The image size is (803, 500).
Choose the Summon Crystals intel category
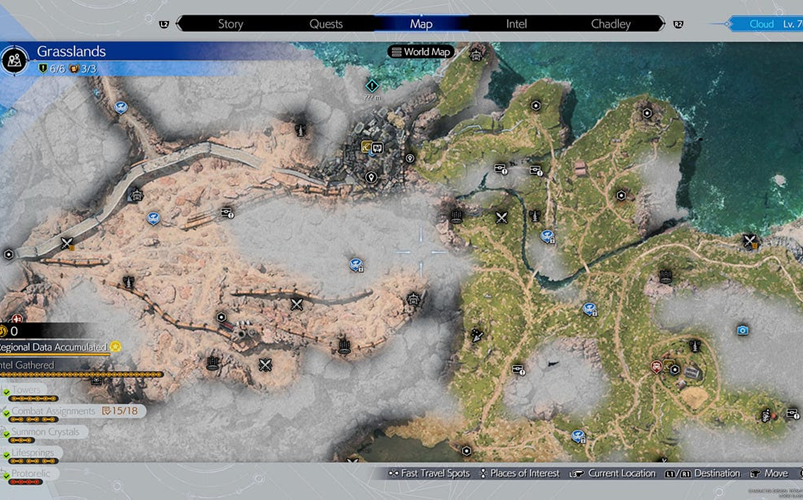(x=47, y=432)
